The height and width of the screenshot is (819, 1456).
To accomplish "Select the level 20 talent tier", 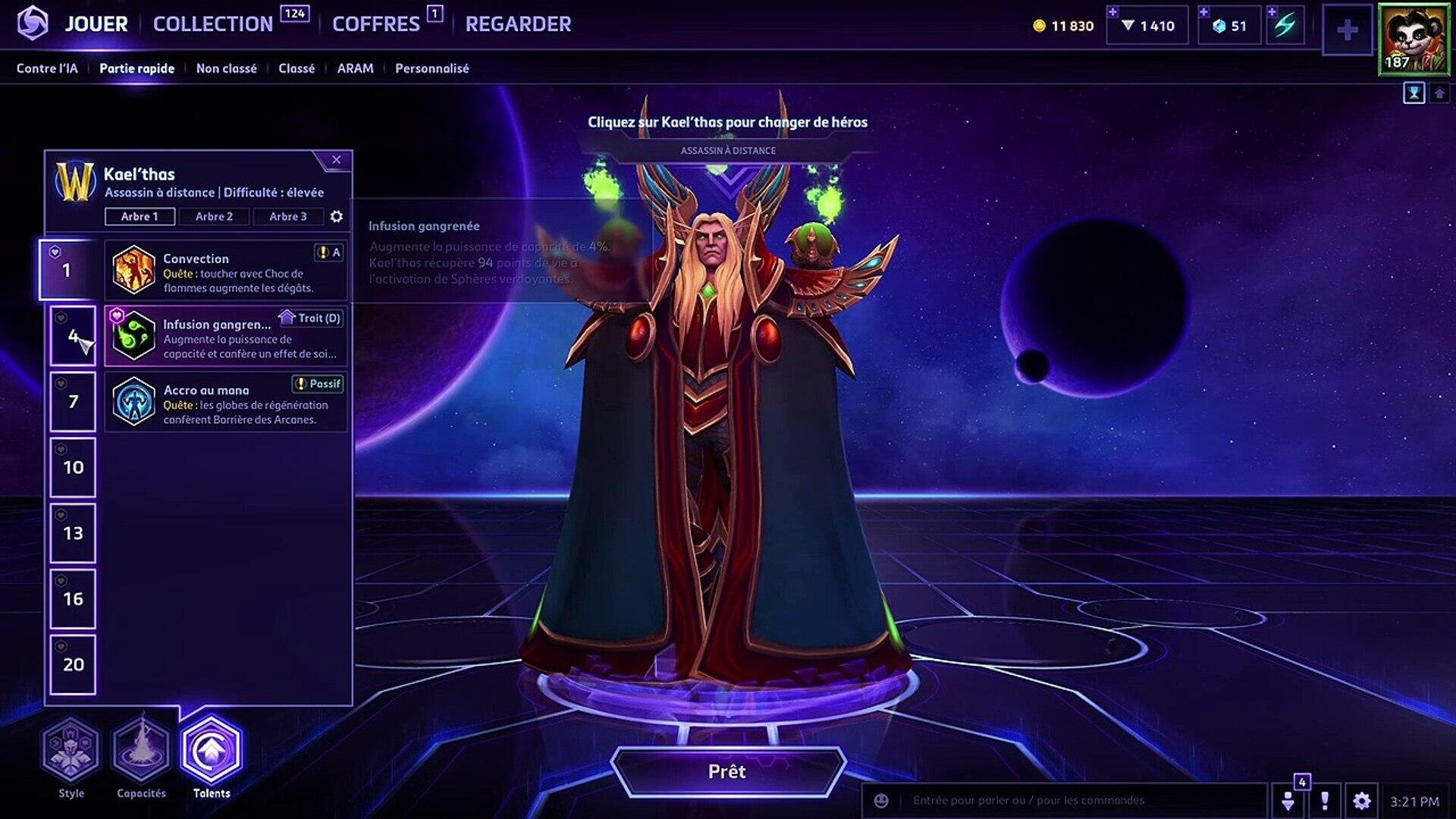I will click(x=73, y=665).
